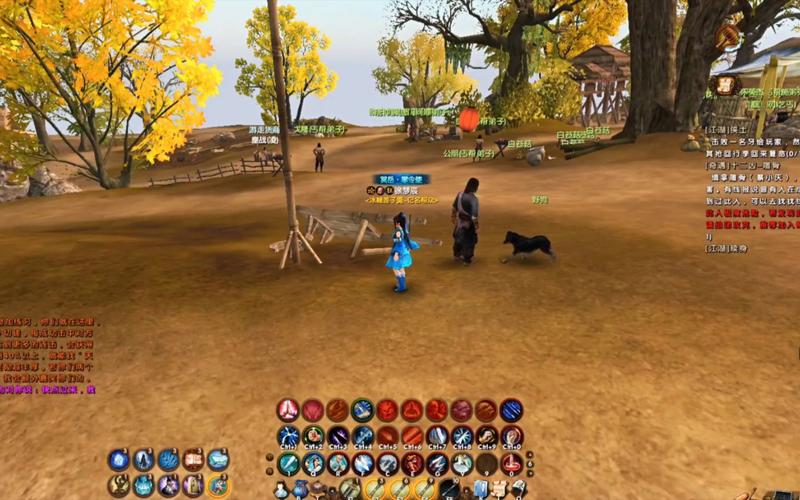Use the red skill in slot 0
Screen dimensions: 800x500
(511, 463)
